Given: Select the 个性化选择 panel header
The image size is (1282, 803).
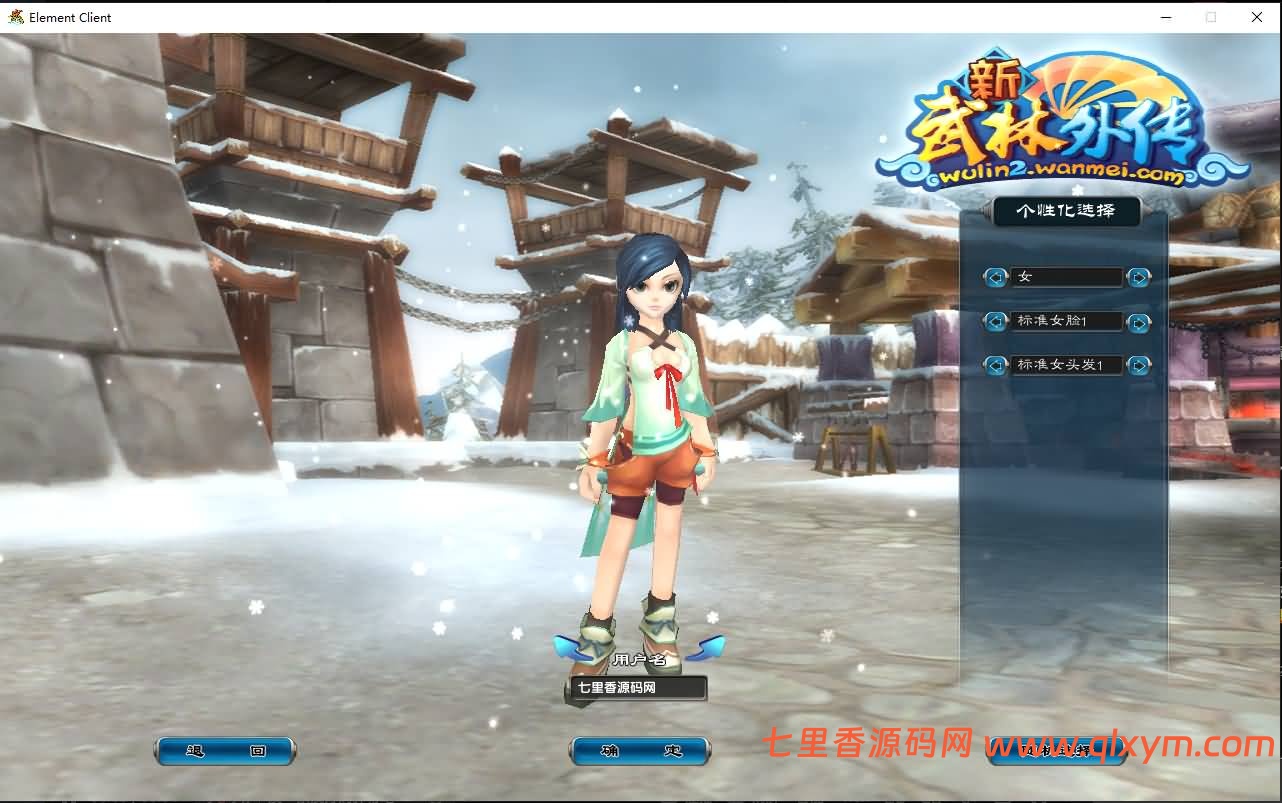Looking at the screenshot, I should coord(1066,211).
